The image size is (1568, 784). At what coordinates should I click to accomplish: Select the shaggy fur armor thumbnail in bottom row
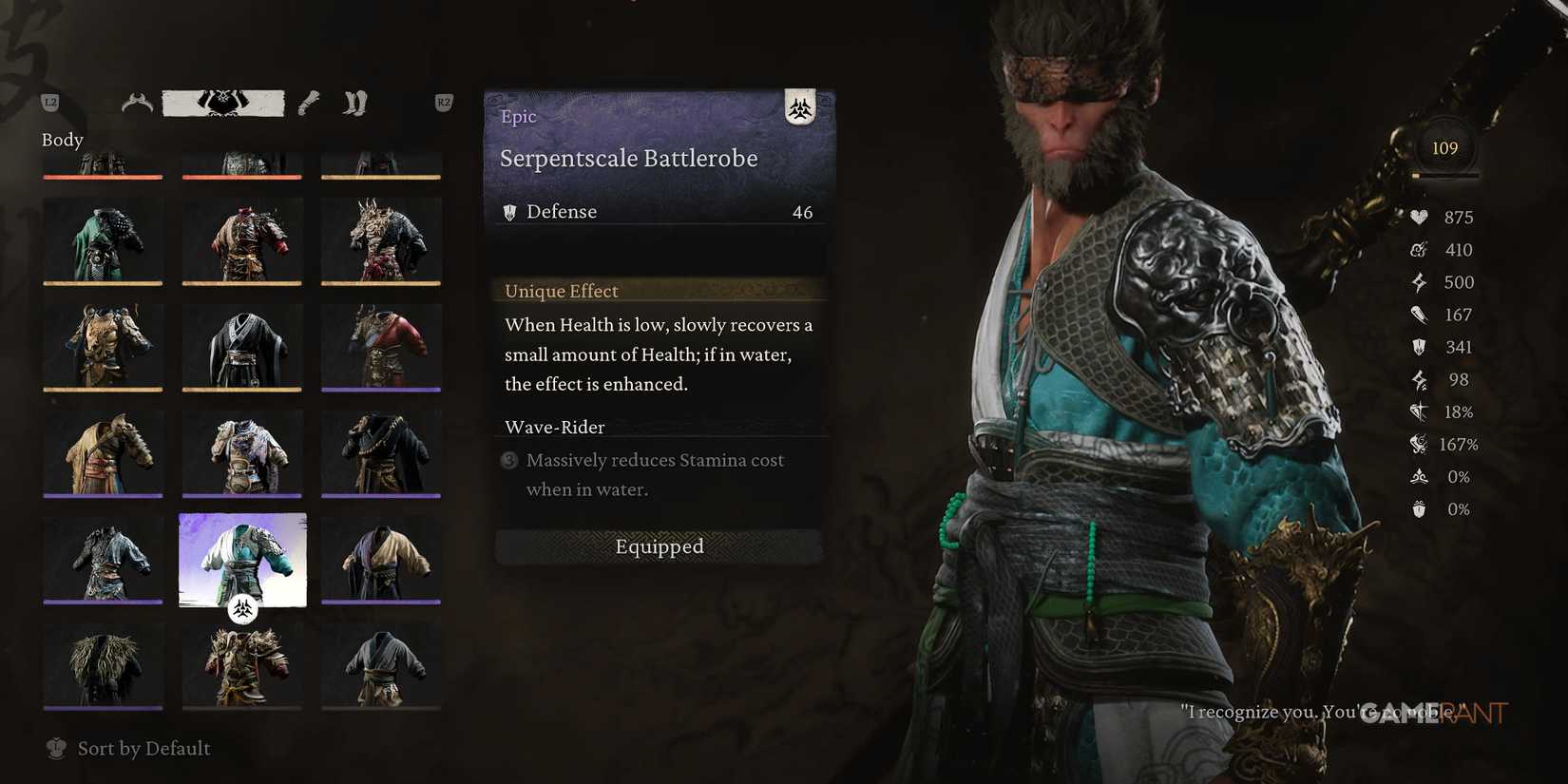point(103,665)
